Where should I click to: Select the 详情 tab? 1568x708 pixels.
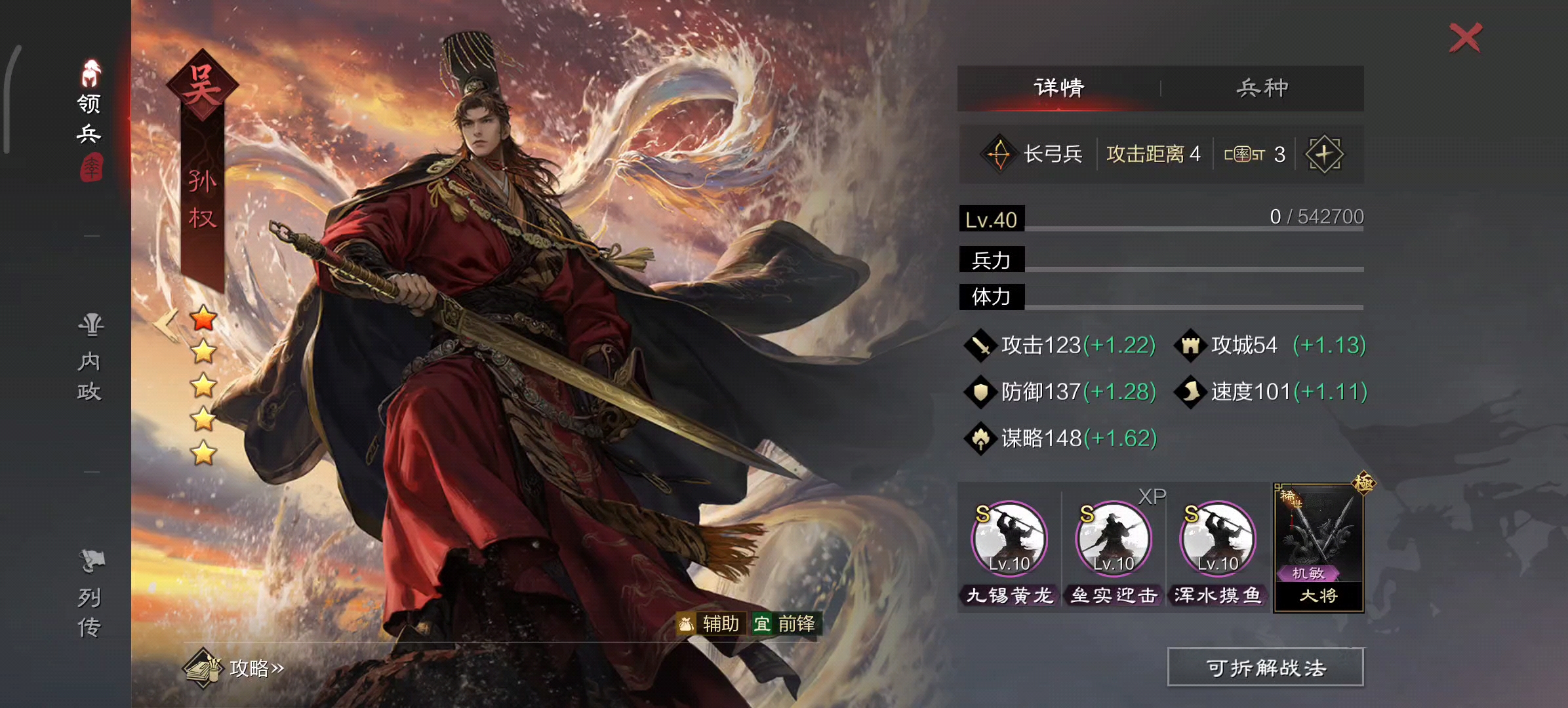1058,88
